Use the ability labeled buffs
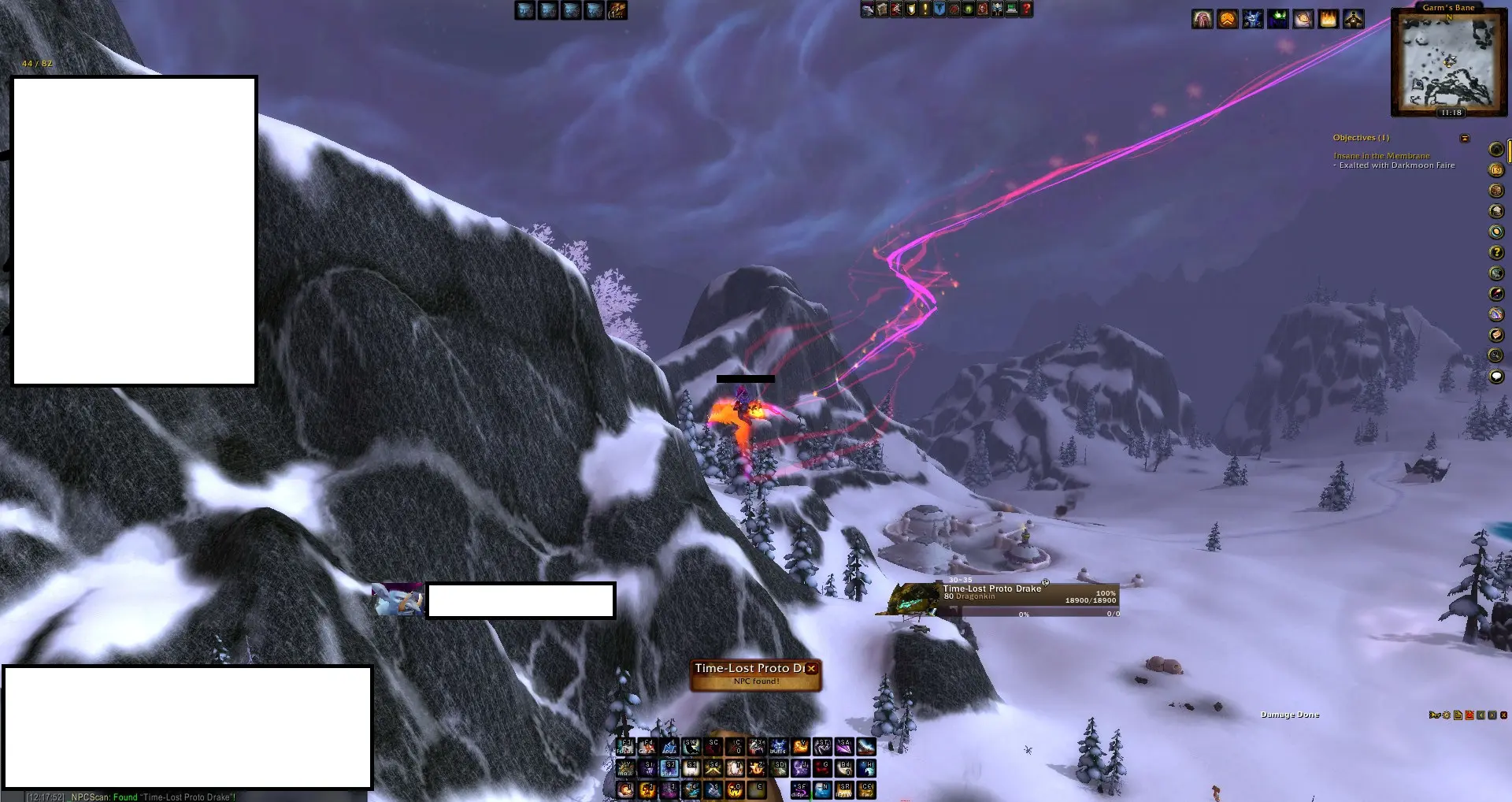1512x802 pixels. pos(779,746)
